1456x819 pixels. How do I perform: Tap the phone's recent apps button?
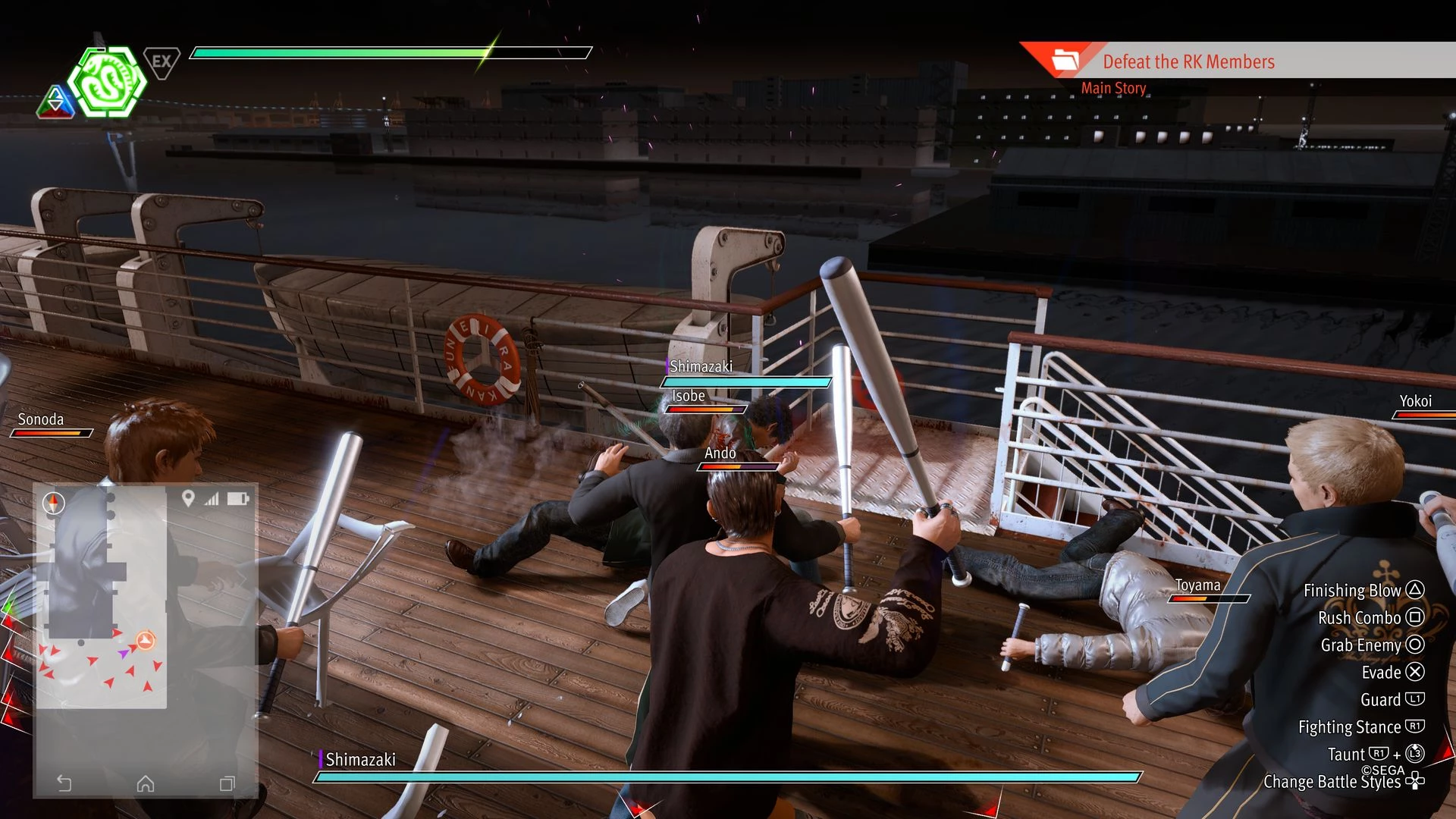(x=227, y=783)
